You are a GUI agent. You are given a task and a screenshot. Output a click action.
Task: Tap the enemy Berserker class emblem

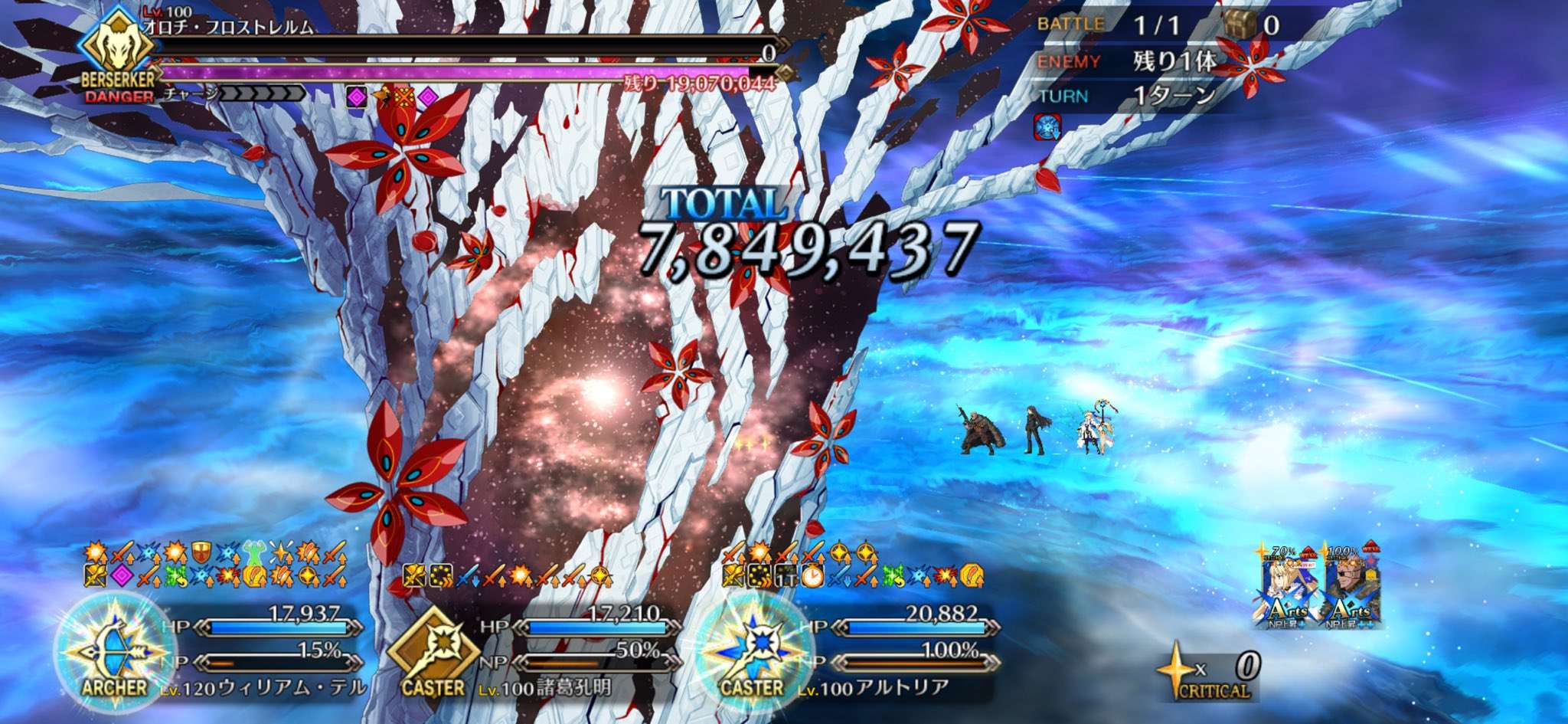tap(119, 48)
